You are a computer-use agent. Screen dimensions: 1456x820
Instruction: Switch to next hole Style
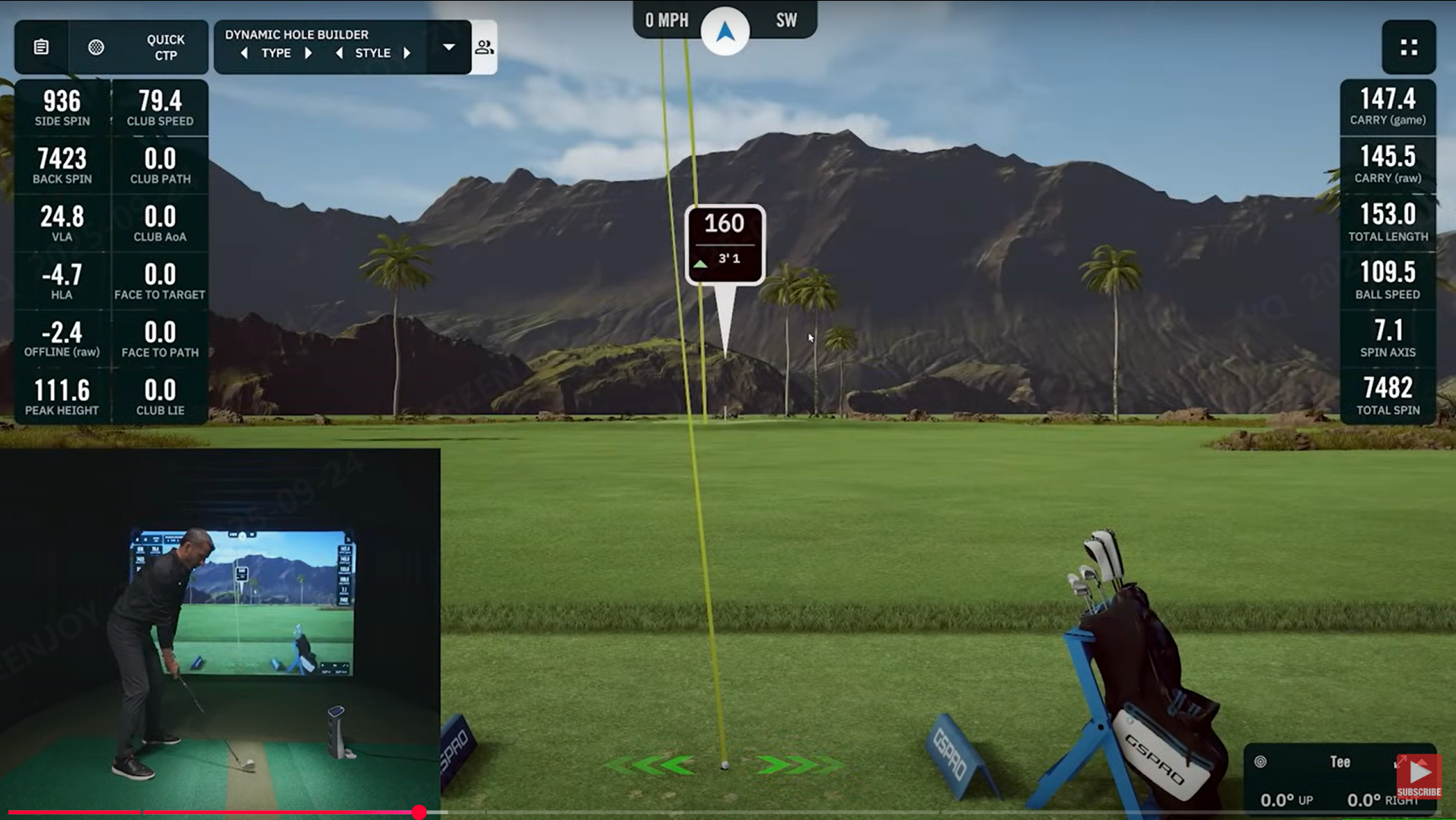tap(407, 53)
